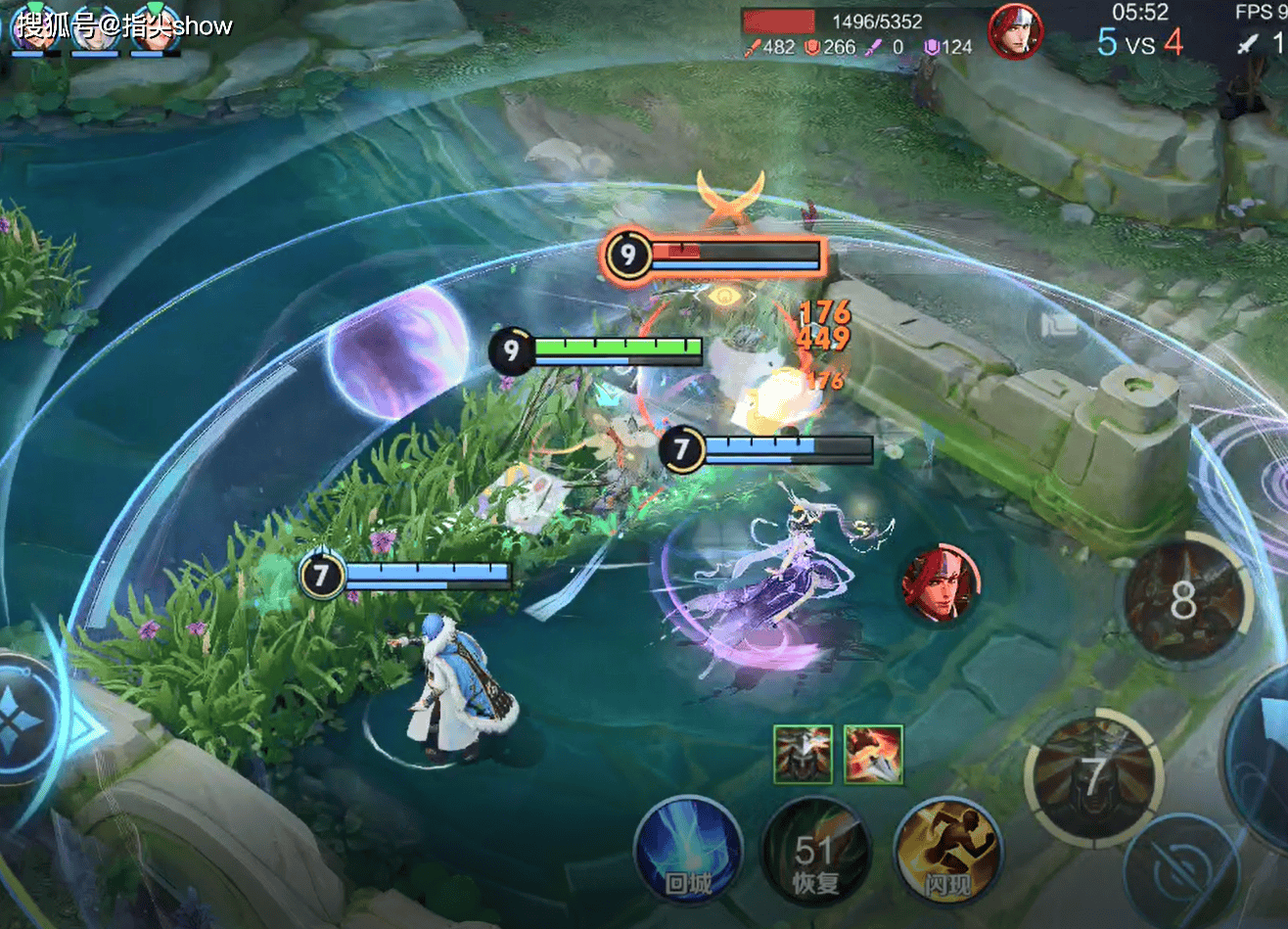This screenshot has width=1288, height=929.
Task: Lock onto the enemy portrait beside the skills
Action: pos(940,584)
